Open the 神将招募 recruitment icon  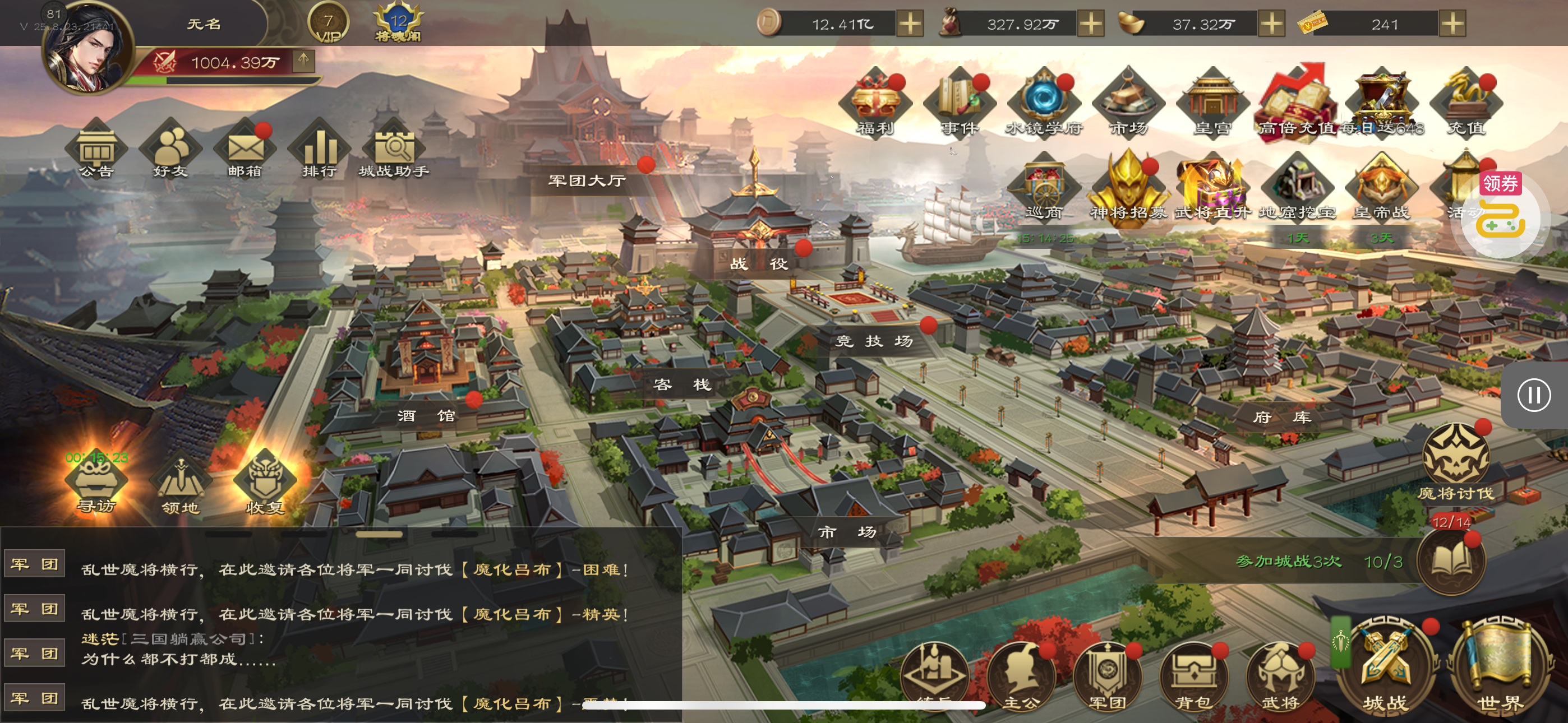coord(1128,189)
